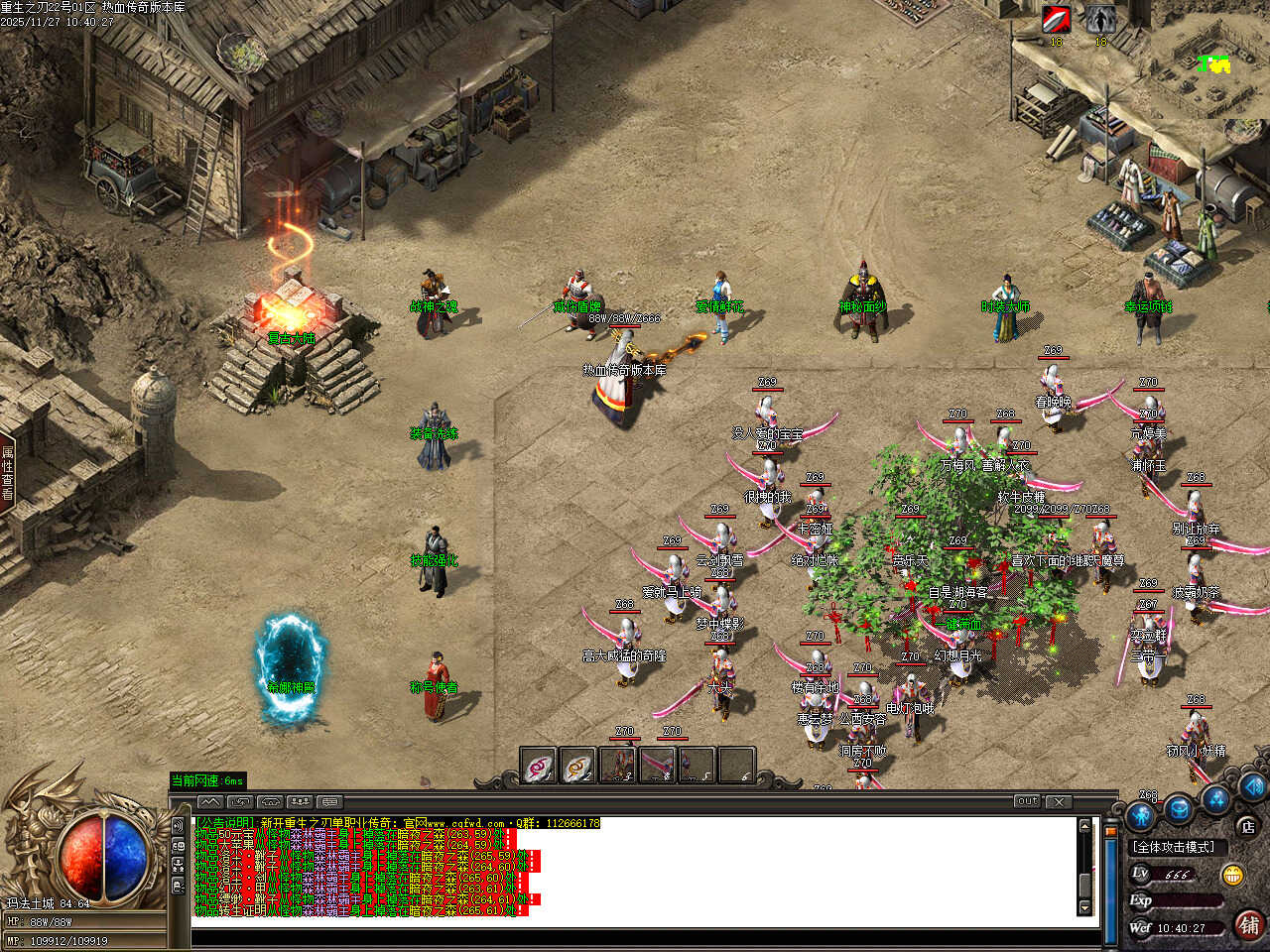
Task: Click the minimap in the top-right corner
Action: (1212, 65)
